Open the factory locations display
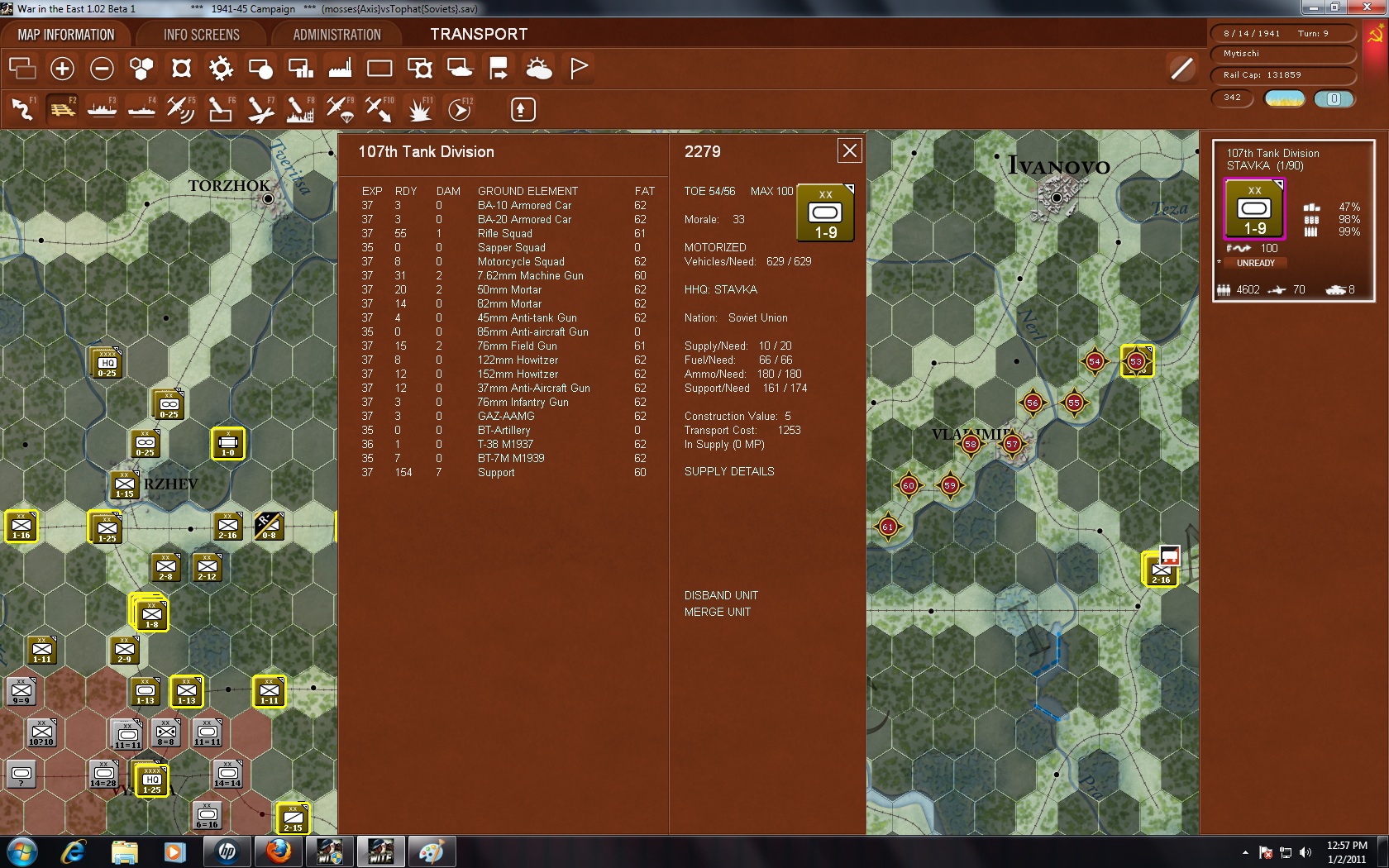The height and width of the screenshot is (868, 1389). 340,68
